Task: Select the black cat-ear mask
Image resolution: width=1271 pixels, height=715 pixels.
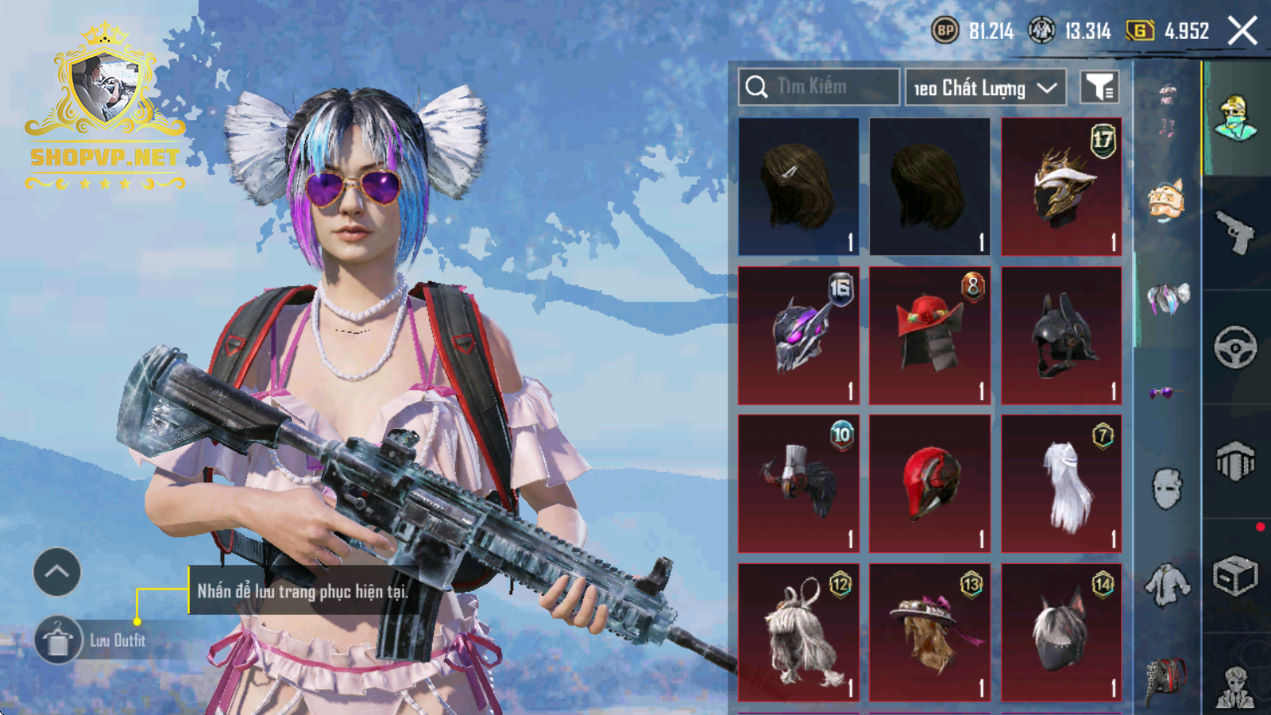Action: [1061, 632]
